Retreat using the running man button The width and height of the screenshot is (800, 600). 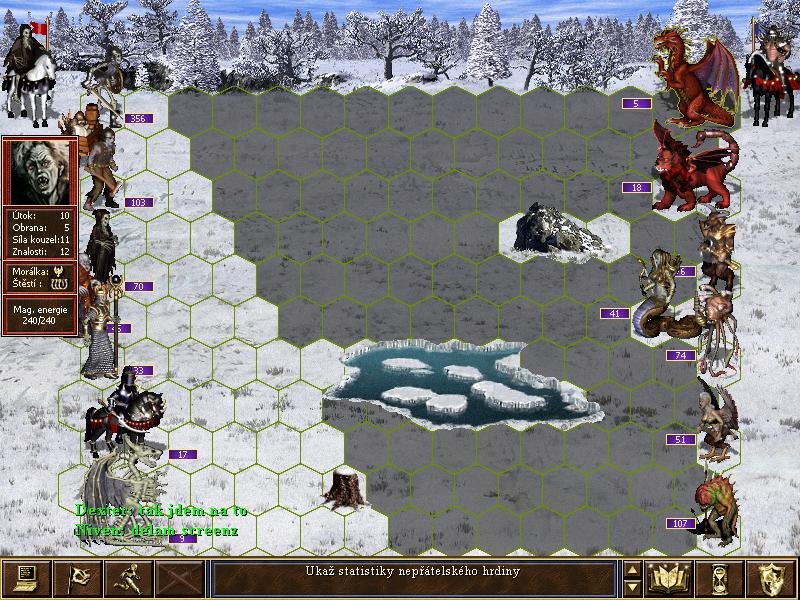tap(128, 578)
